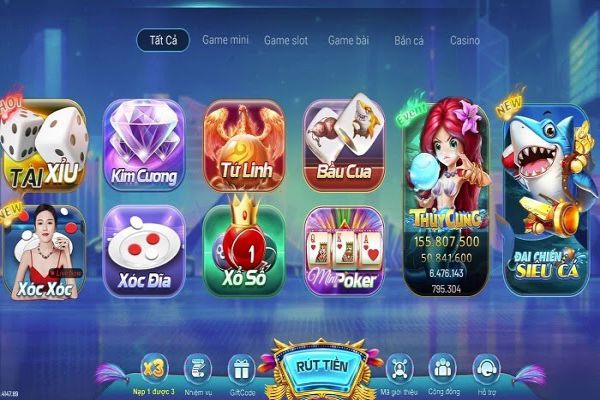Viewport: 600px width, 400px height.
Task: Switch to the Game mini tab
Action: click(224, 41)
